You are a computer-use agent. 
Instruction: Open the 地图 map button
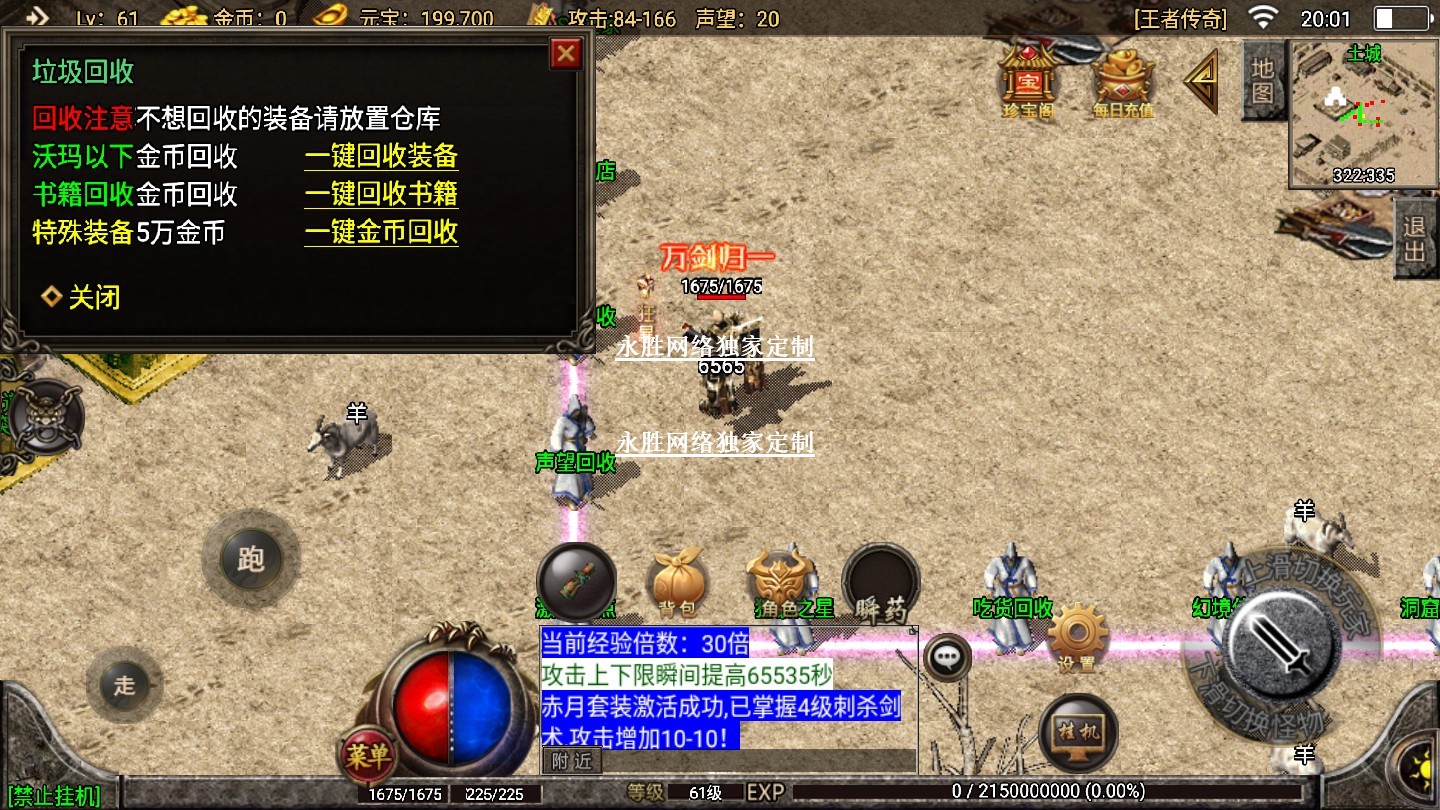pyautogui.click(x=1262, y=80)
